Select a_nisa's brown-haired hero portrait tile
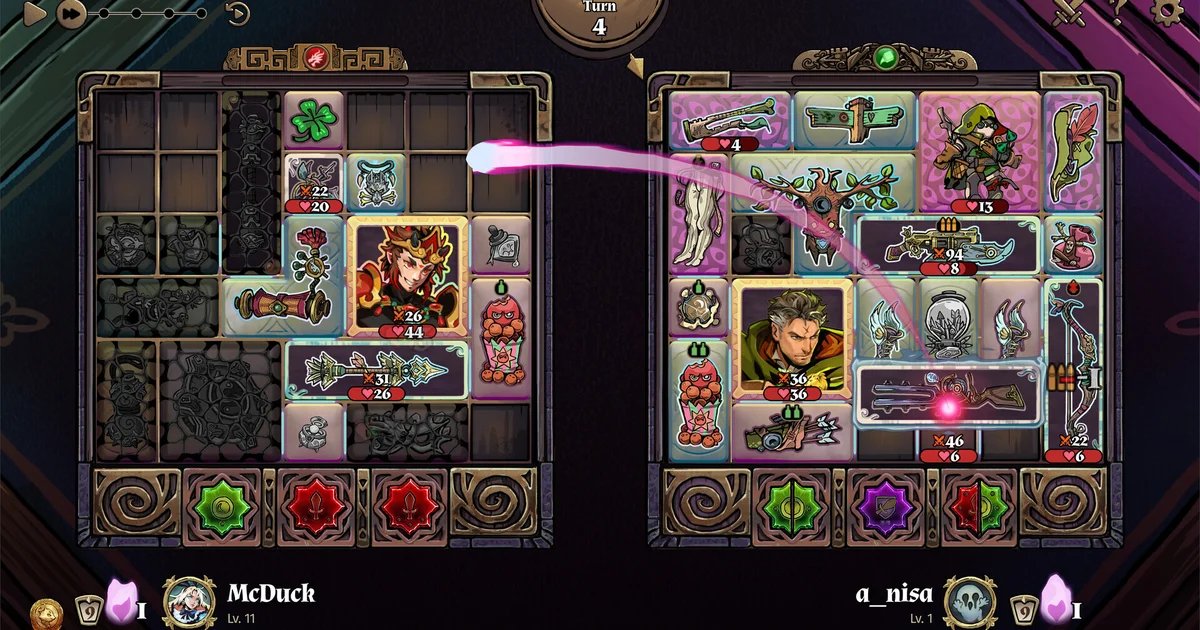 point(792,337)
